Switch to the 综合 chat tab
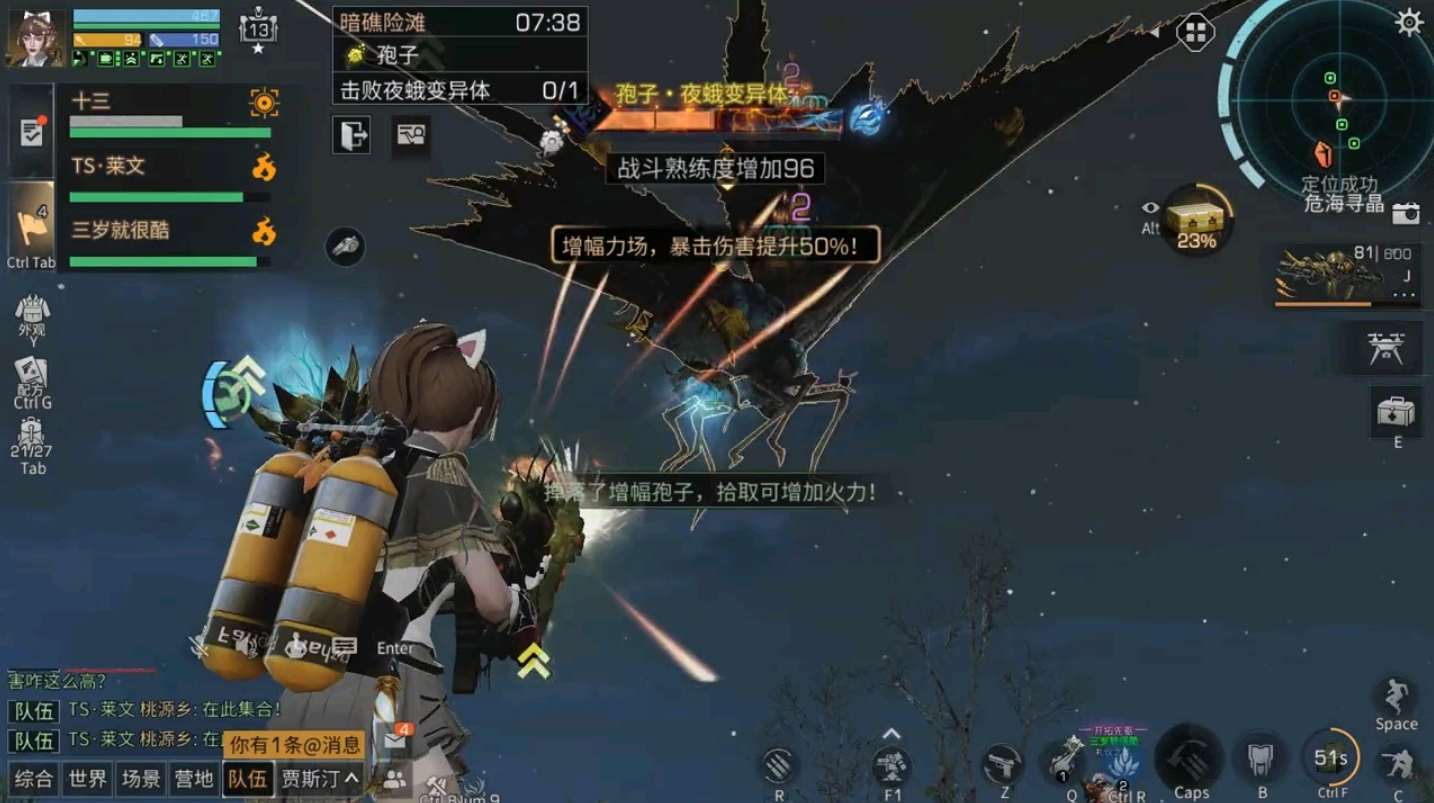Screen dimensions: 1434x803 [x=33, y=778]
